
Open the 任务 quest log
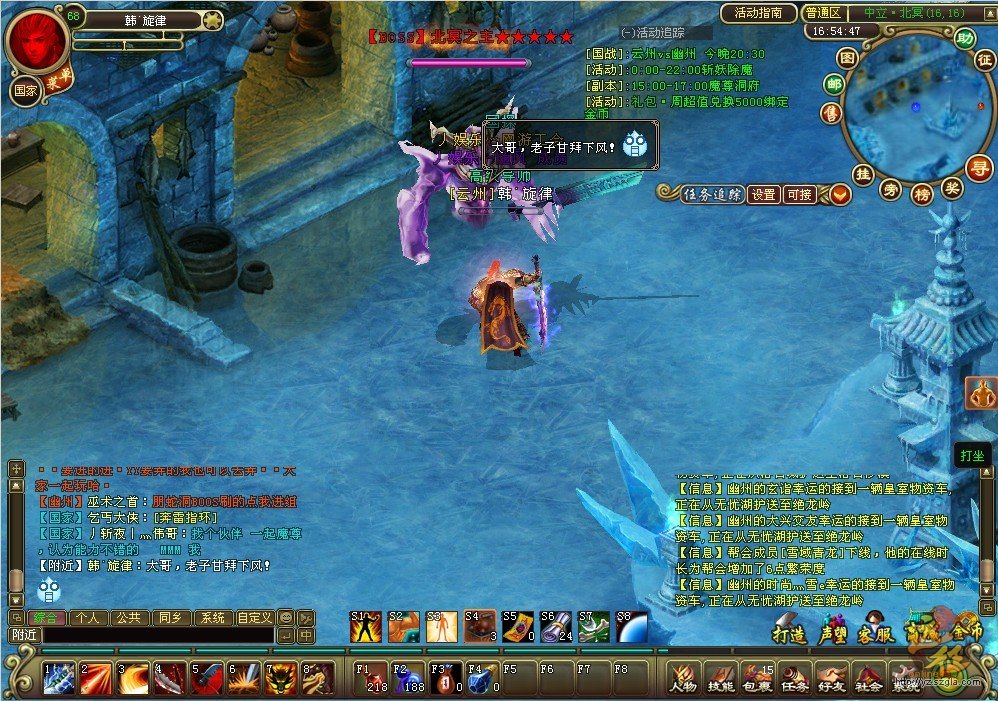(795, 677)
